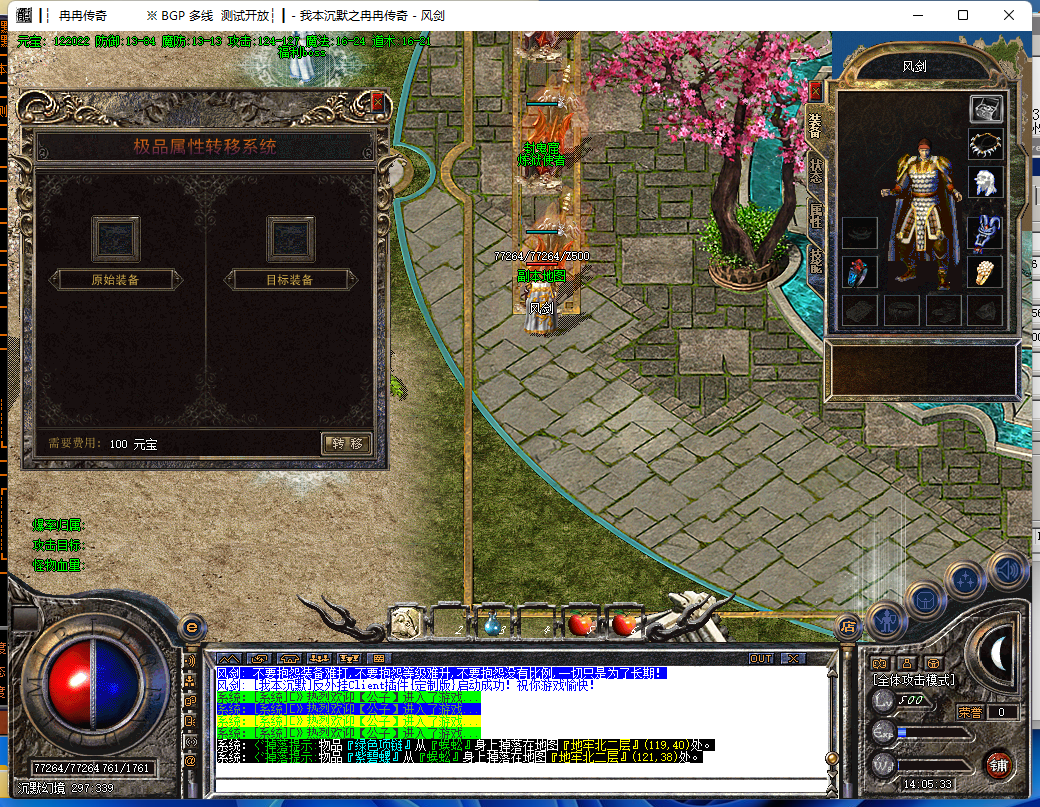Open the red 铺 stall button
The height and width of the screenshot is (807, 1040).
[x=996, y=766]
